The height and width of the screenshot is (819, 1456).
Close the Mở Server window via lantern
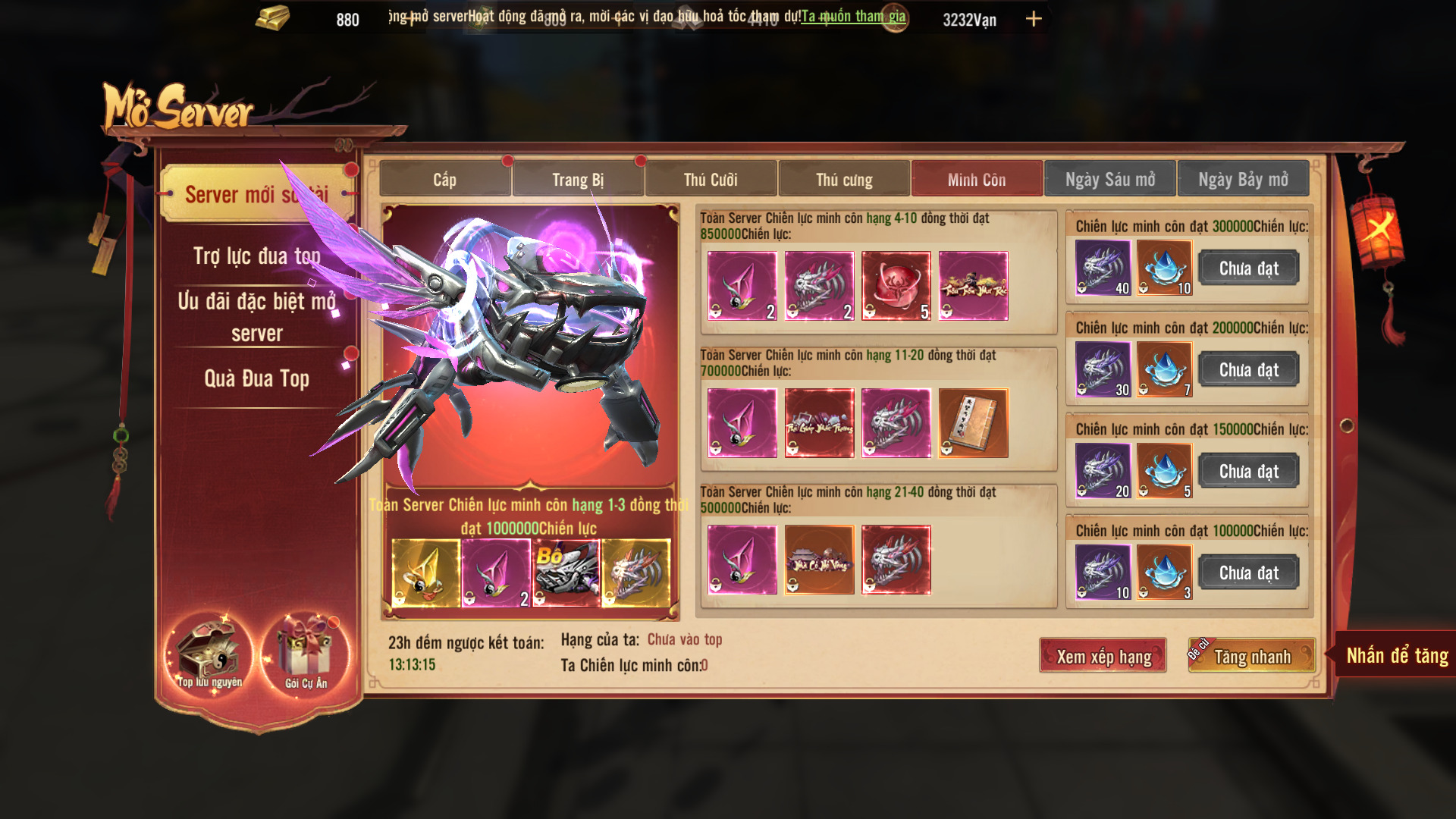click(1377, 227)
